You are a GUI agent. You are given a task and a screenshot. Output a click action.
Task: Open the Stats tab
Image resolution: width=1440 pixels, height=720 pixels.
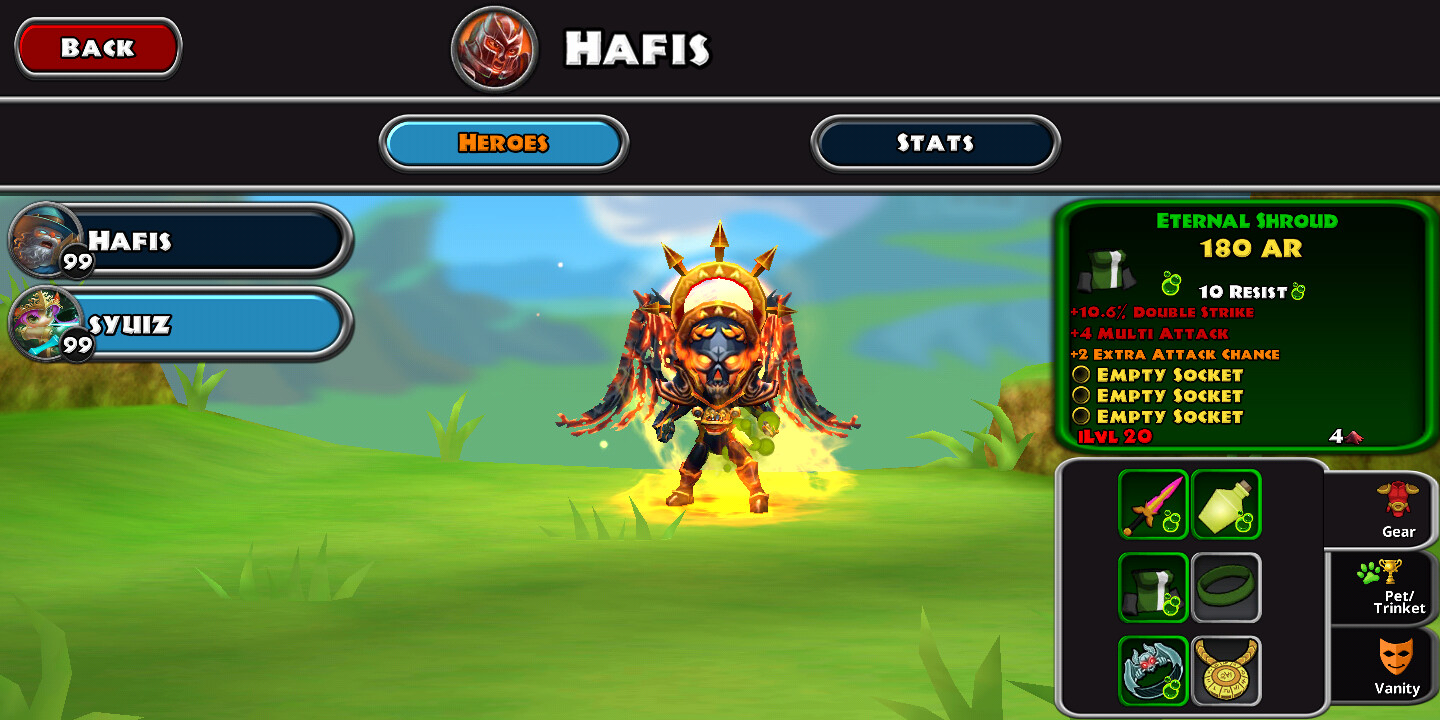(x=935, y=143)
